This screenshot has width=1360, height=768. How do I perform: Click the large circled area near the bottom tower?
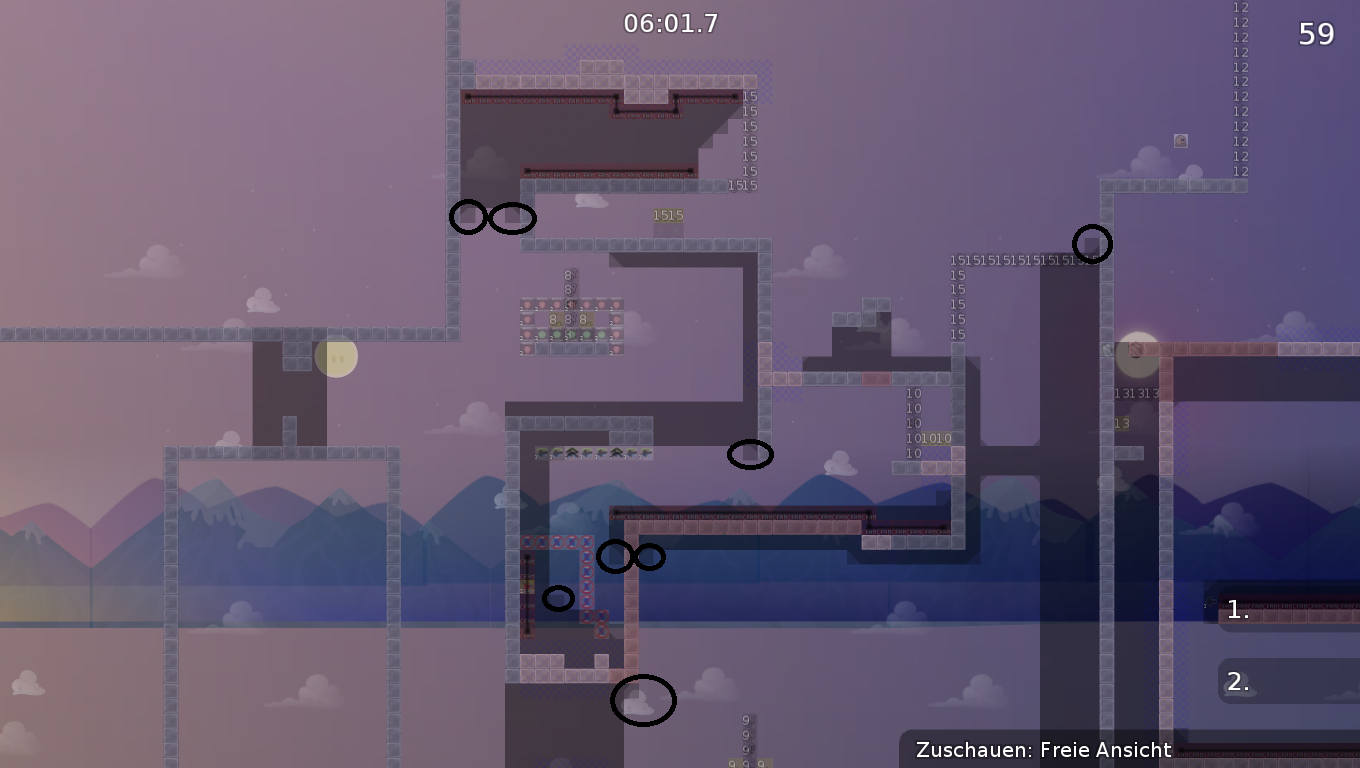click(x=644, y=700)
